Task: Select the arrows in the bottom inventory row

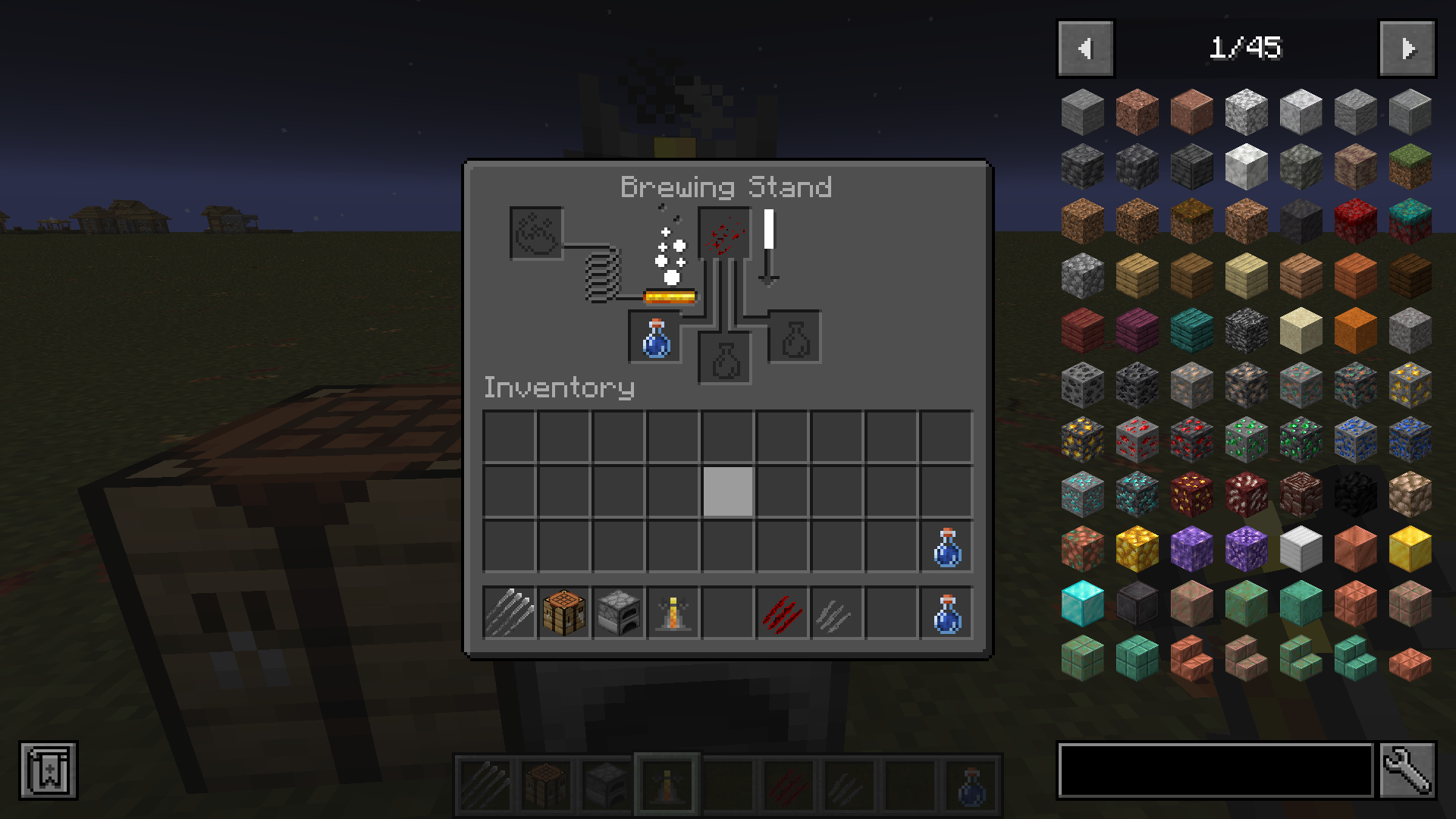Action: (509, 613)
